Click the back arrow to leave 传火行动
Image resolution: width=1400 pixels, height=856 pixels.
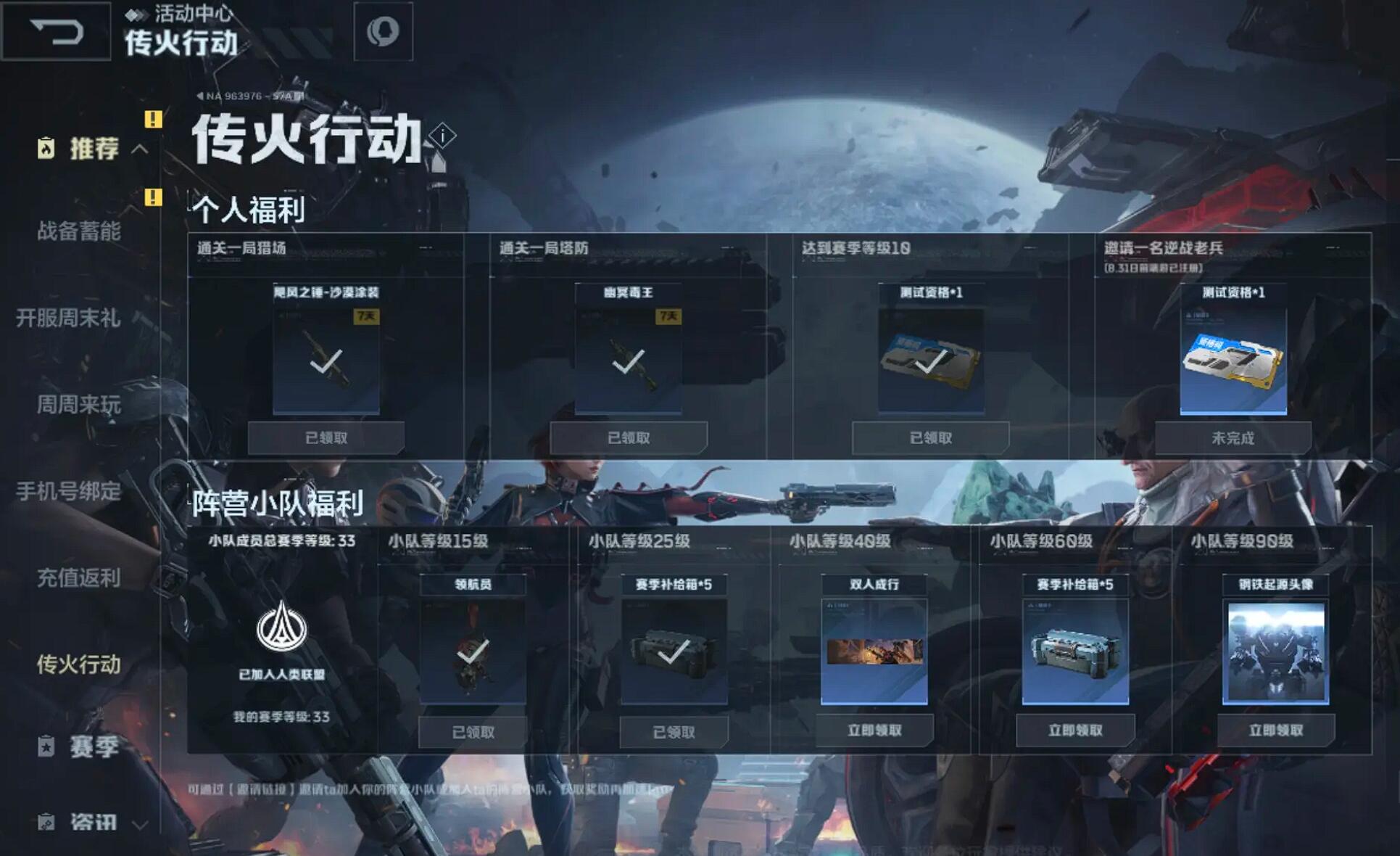(54, 32)
